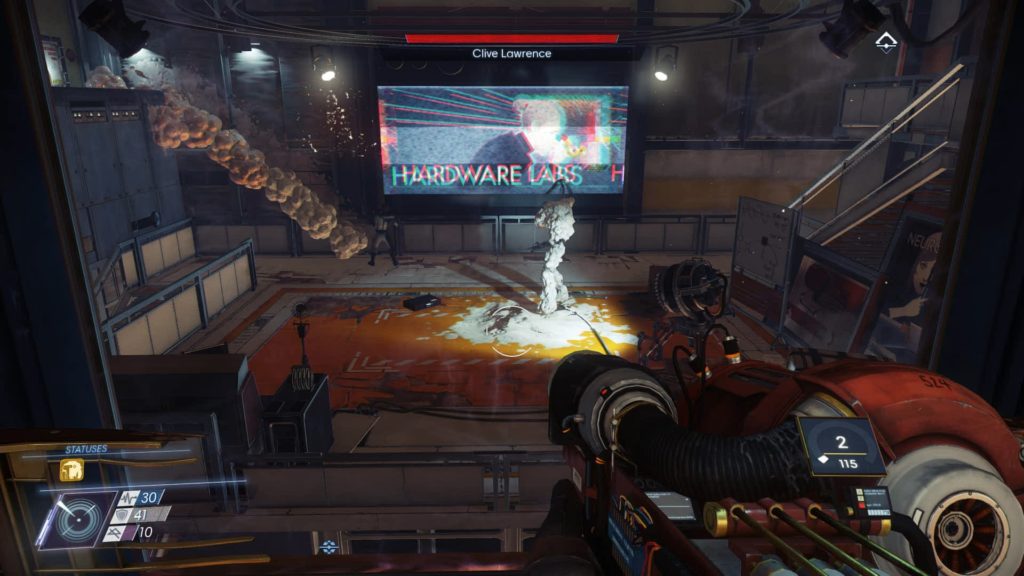Select the circular radar sensor display
The image size is (1024, 576).
coord(78,515)
